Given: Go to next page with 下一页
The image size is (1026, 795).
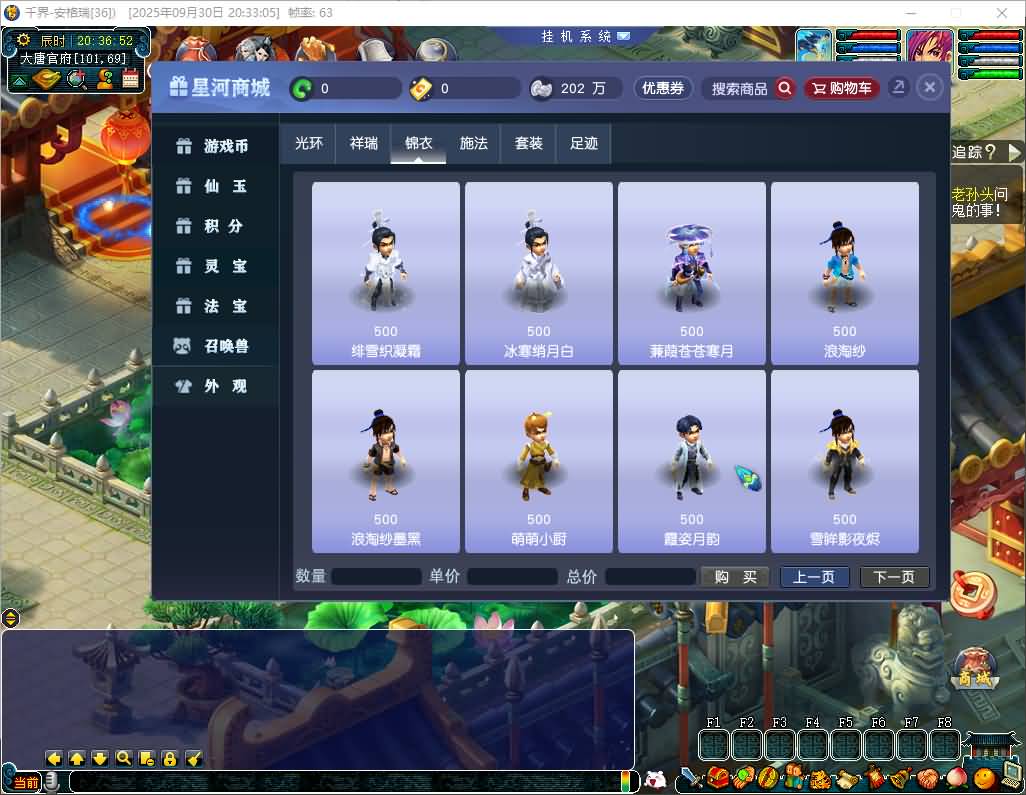Looking at the screenshot, I should click(894, 577).
